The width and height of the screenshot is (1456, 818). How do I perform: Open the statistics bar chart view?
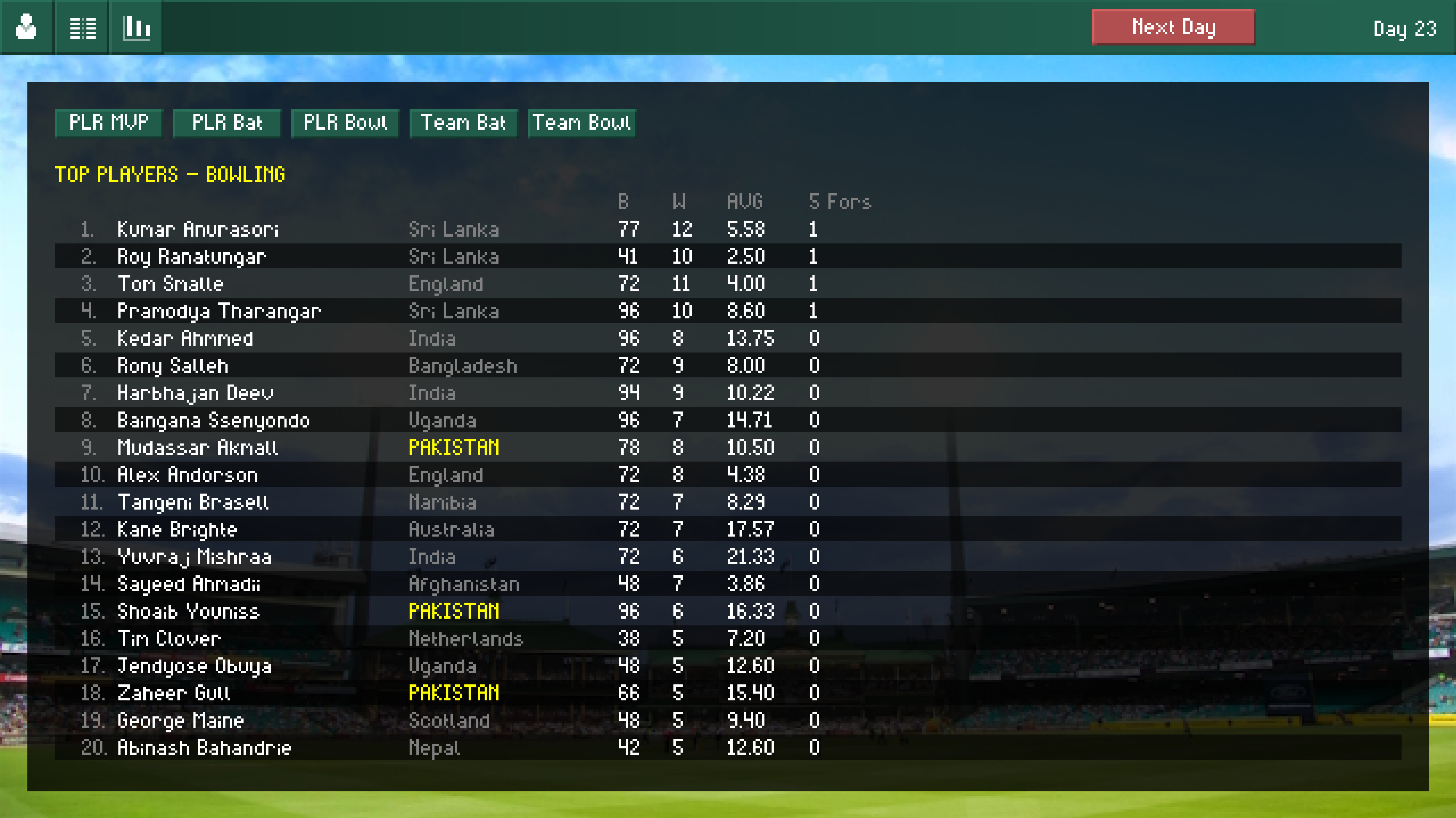[136, 27]
